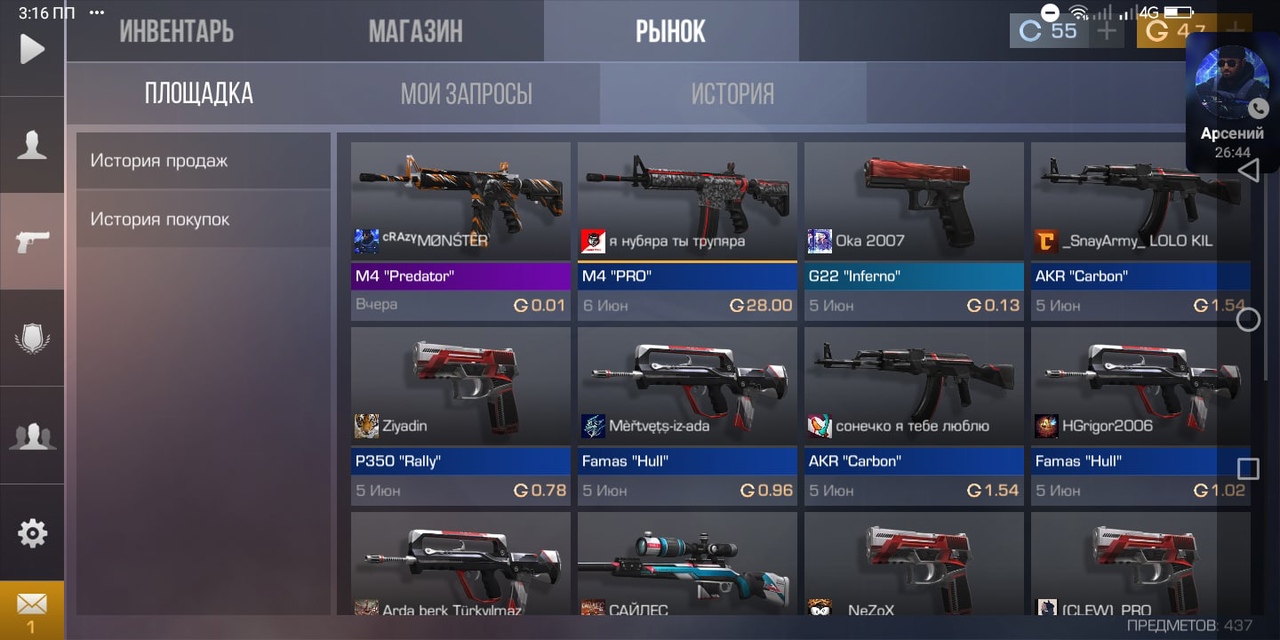Open Мои запросы sub-tab
This screenshot has height=640, width=1280.
coord(466,94)
